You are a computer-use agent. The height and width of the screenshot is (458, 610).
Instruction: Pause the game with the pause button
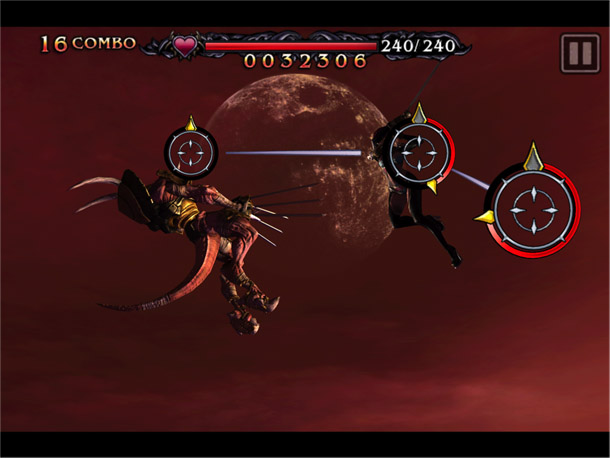580,52
